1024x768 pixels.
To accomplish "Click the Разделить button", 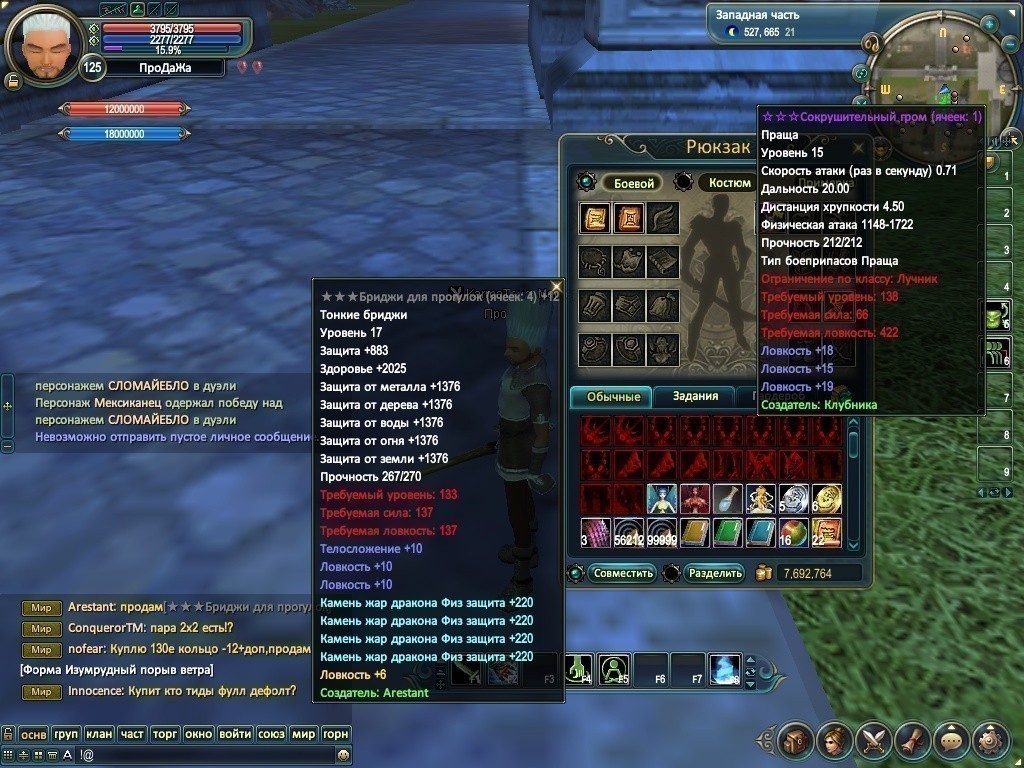I will tap(716, 573).
